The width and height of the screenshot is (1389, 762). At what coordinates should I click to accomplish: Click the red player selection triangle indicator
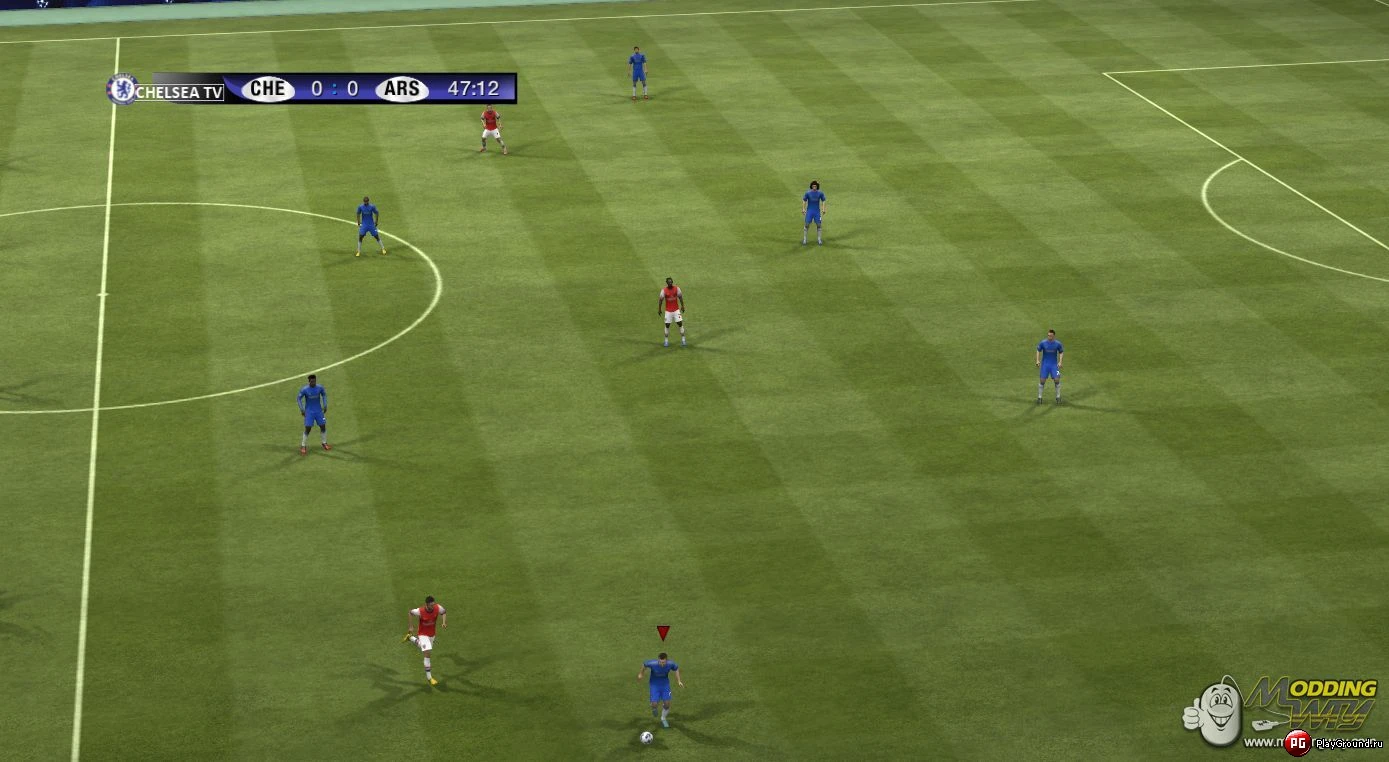(661, 632)
